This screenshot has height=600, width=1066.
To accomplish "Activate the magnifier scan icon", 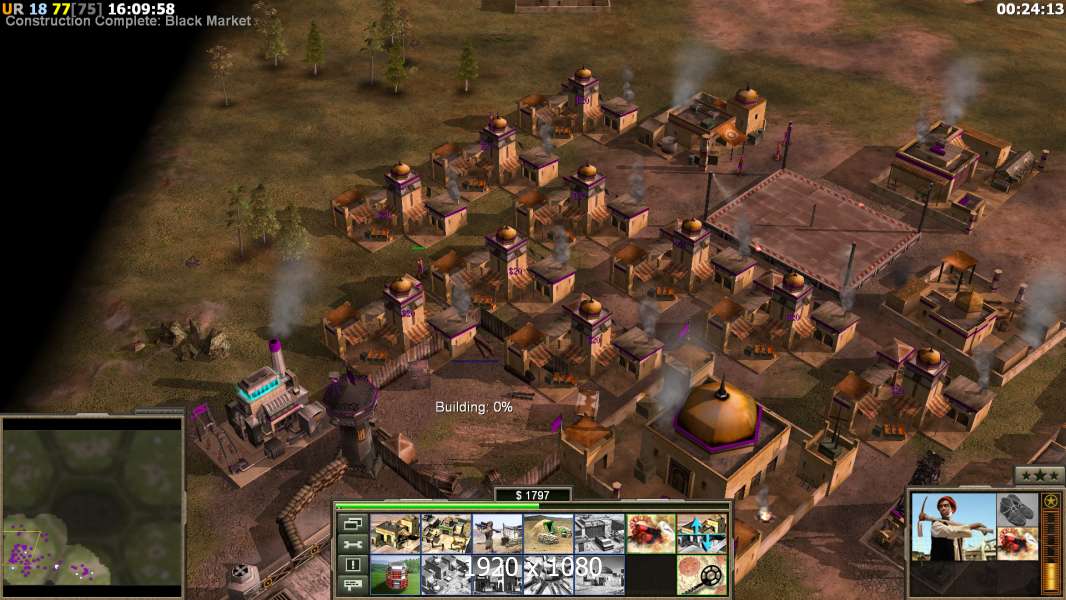I will coord(701,574).
